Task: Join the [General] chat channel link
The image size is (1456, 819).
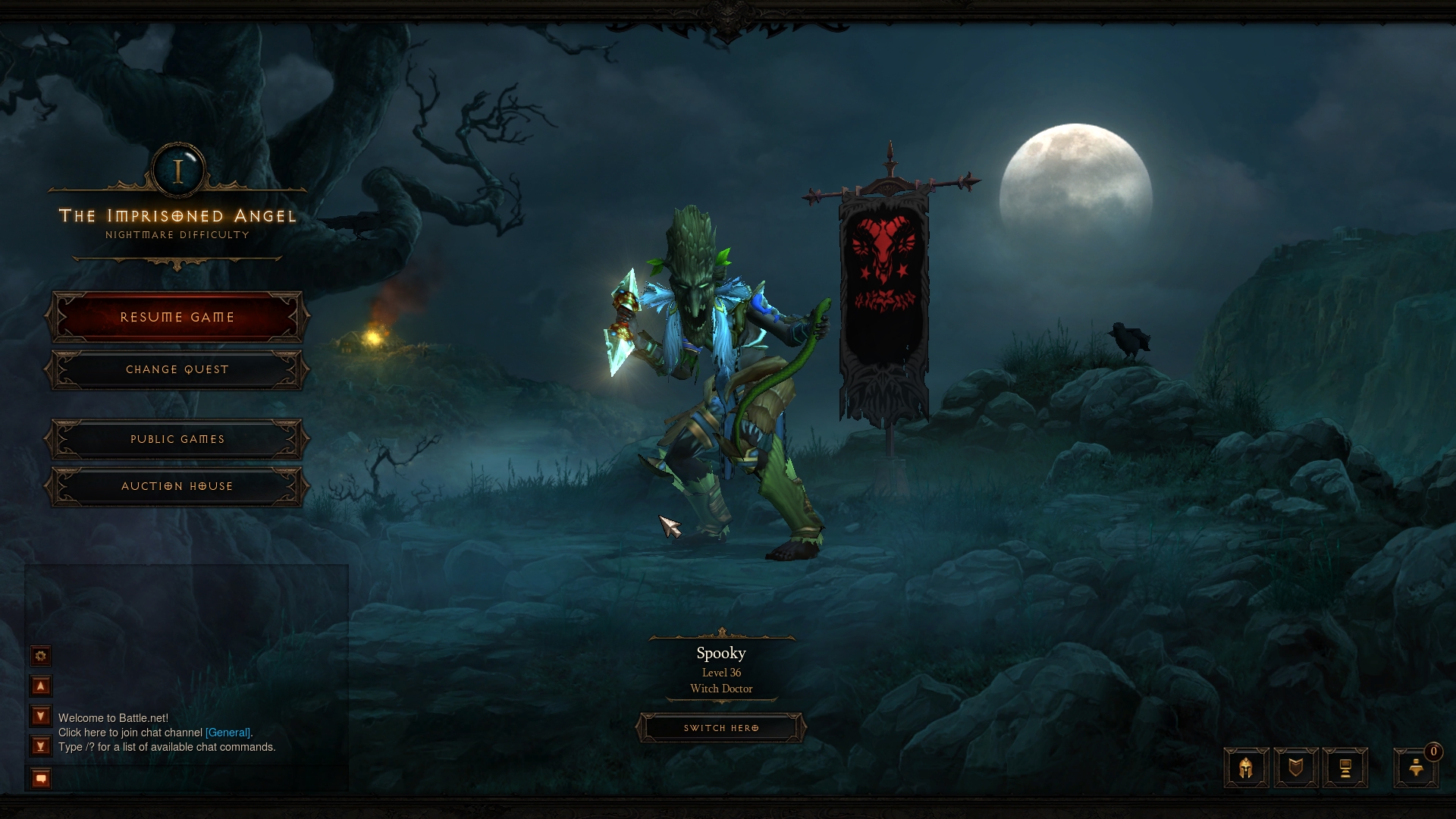Action: pos(227,733)
